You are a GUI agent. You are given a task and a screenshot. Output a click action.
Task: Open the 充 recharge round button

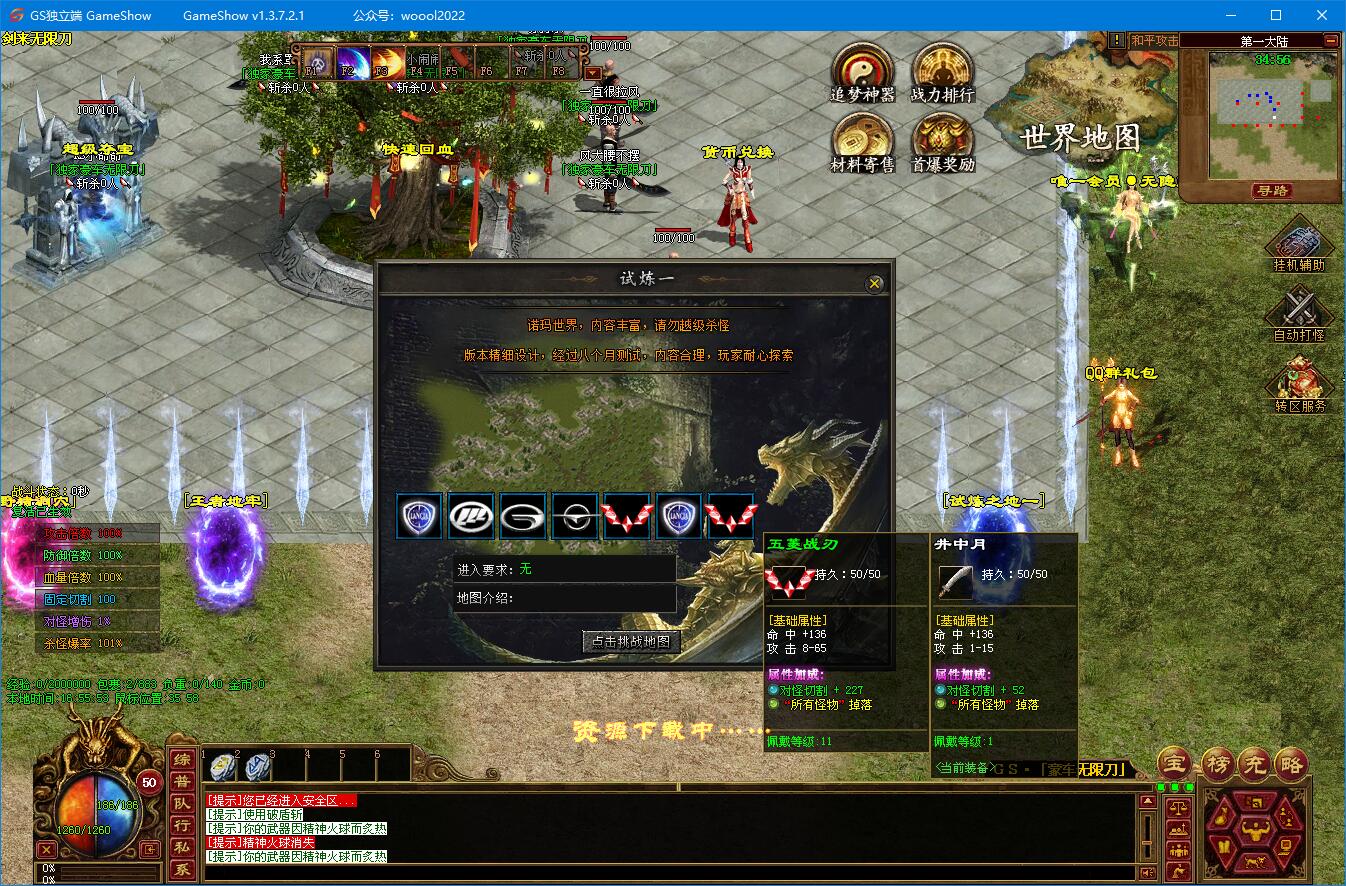(x=1254, y=764)
